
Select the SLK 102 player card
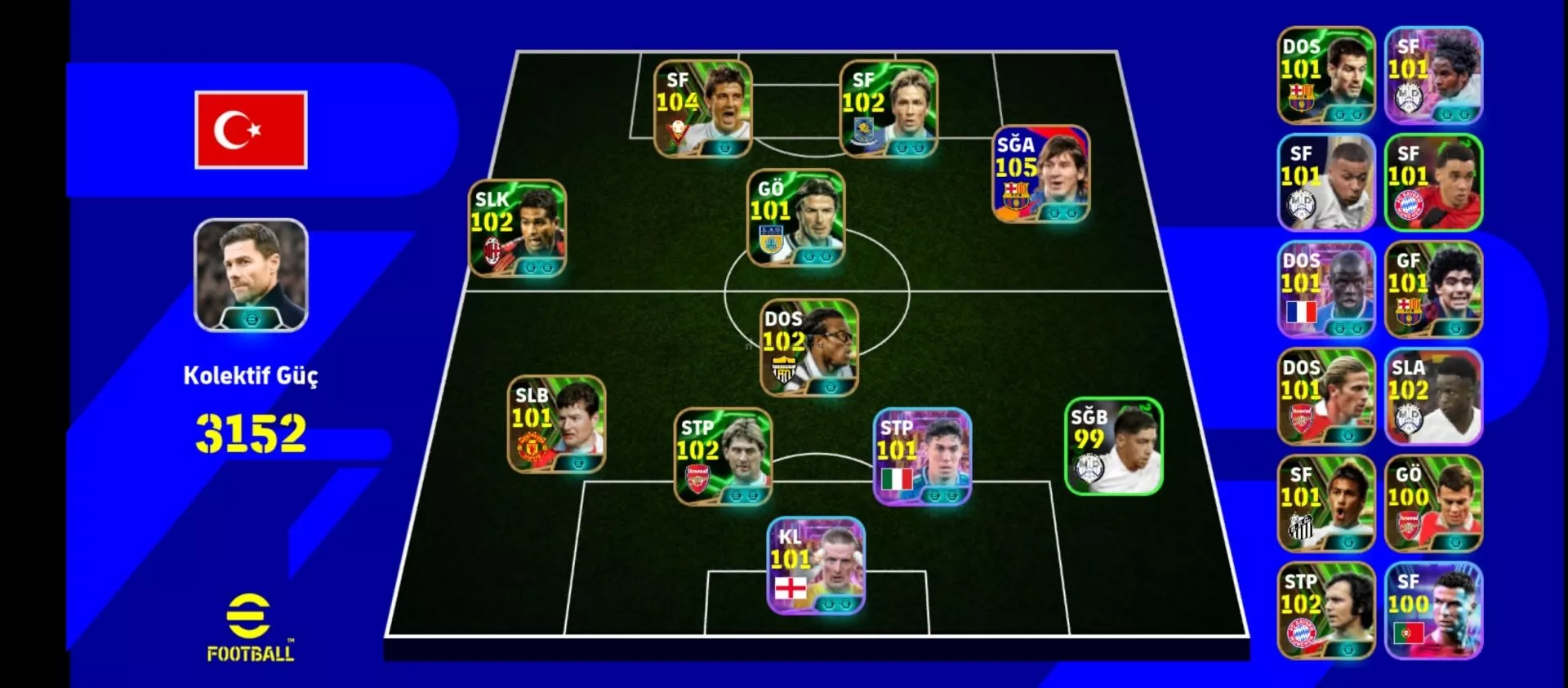[517, 228]
